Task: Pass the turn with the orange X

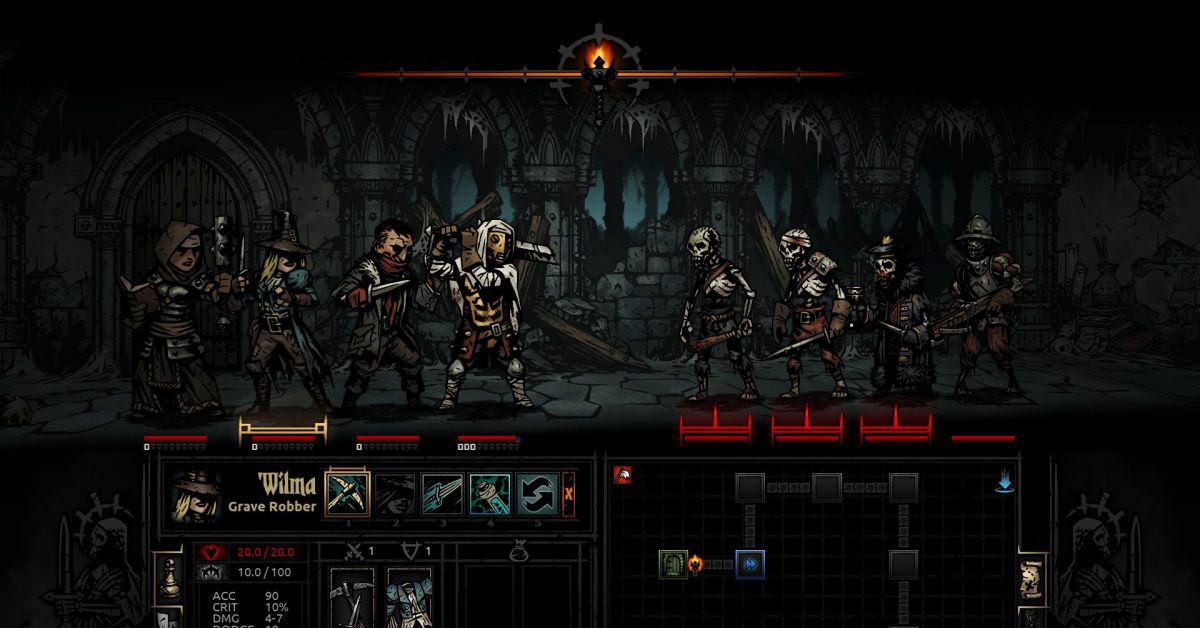Action: pyautogui.click(x=569, y=493)
